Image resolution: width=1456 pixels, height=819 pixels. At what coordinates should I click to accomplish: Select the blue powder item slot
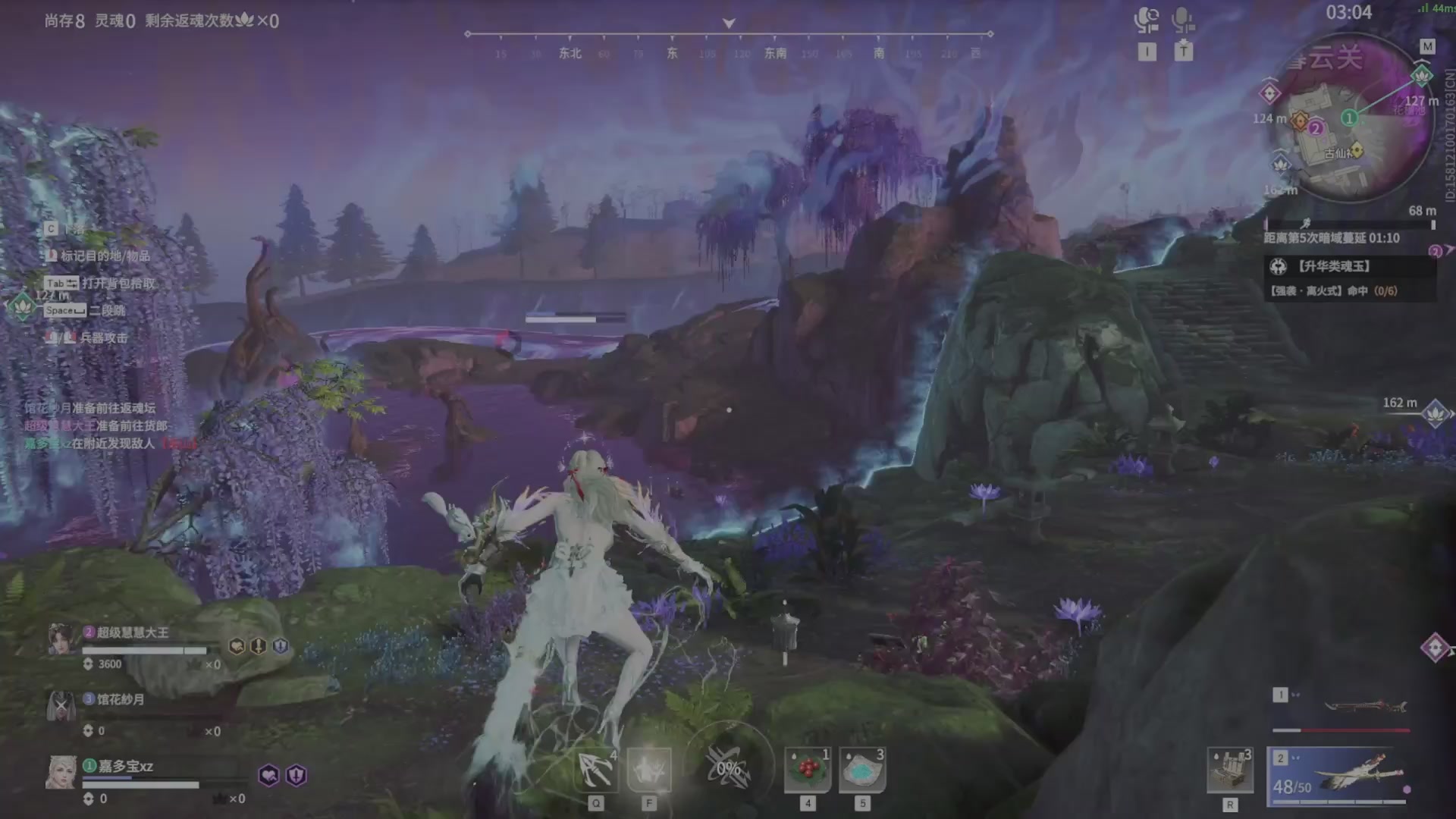pyautogui.click(x=862, y=770)
